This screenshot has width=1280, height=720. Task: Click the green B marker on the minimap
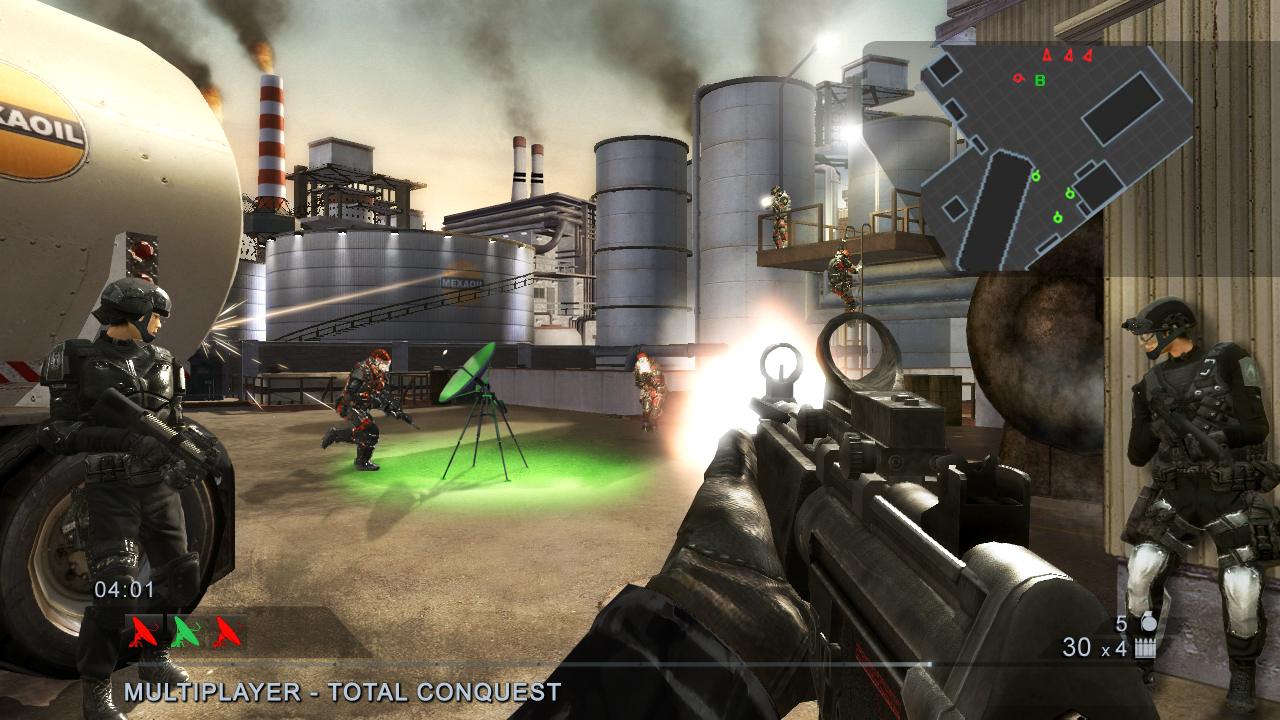(1040, 80)
